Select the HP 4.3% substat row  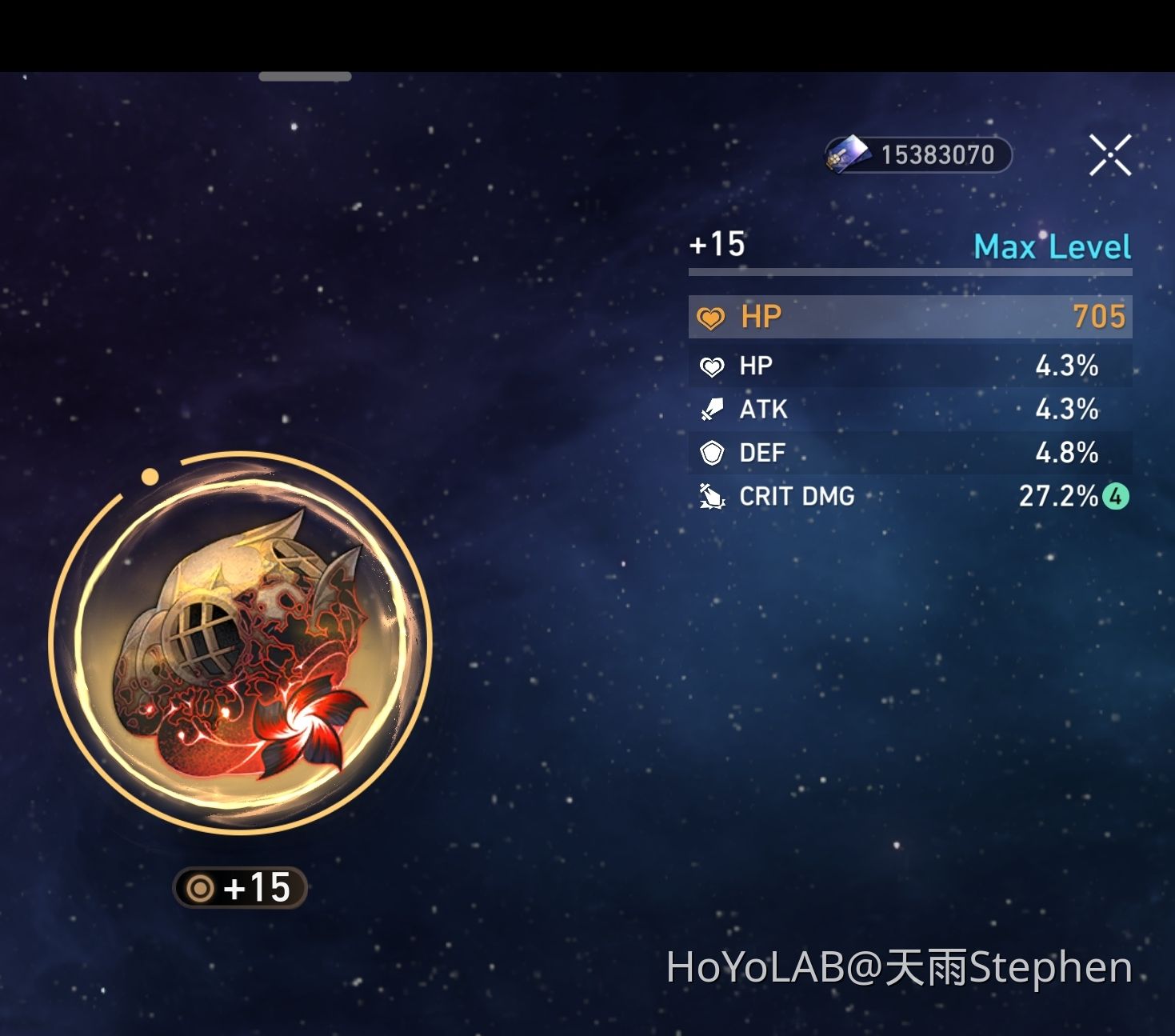(909, 365)
